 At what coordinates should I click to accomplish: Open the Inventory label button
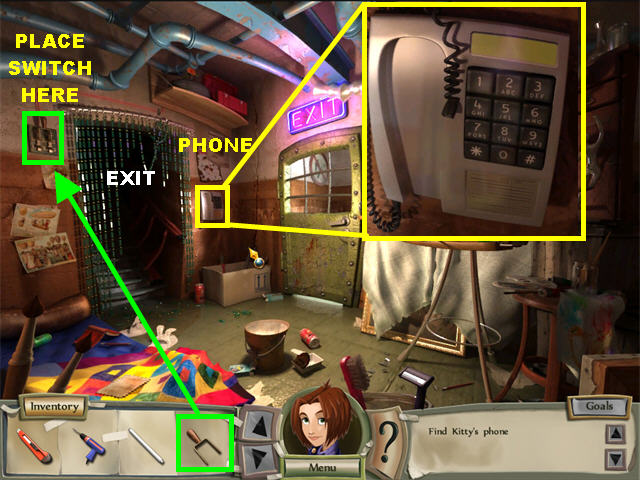[x=52, y=407]
